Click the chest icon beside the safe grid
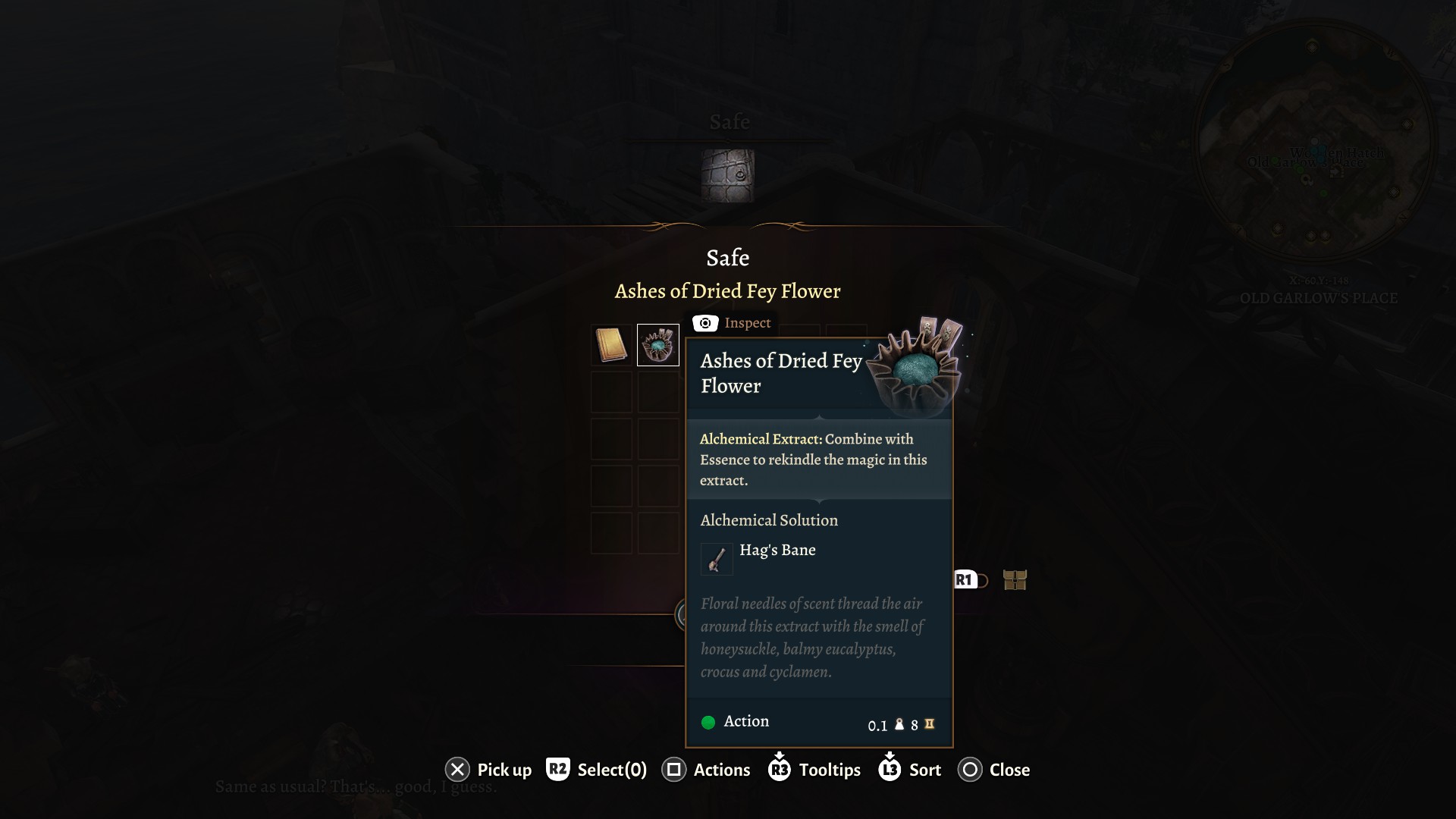Viewport: 1456px width, 819px height. coord(1015,580)
